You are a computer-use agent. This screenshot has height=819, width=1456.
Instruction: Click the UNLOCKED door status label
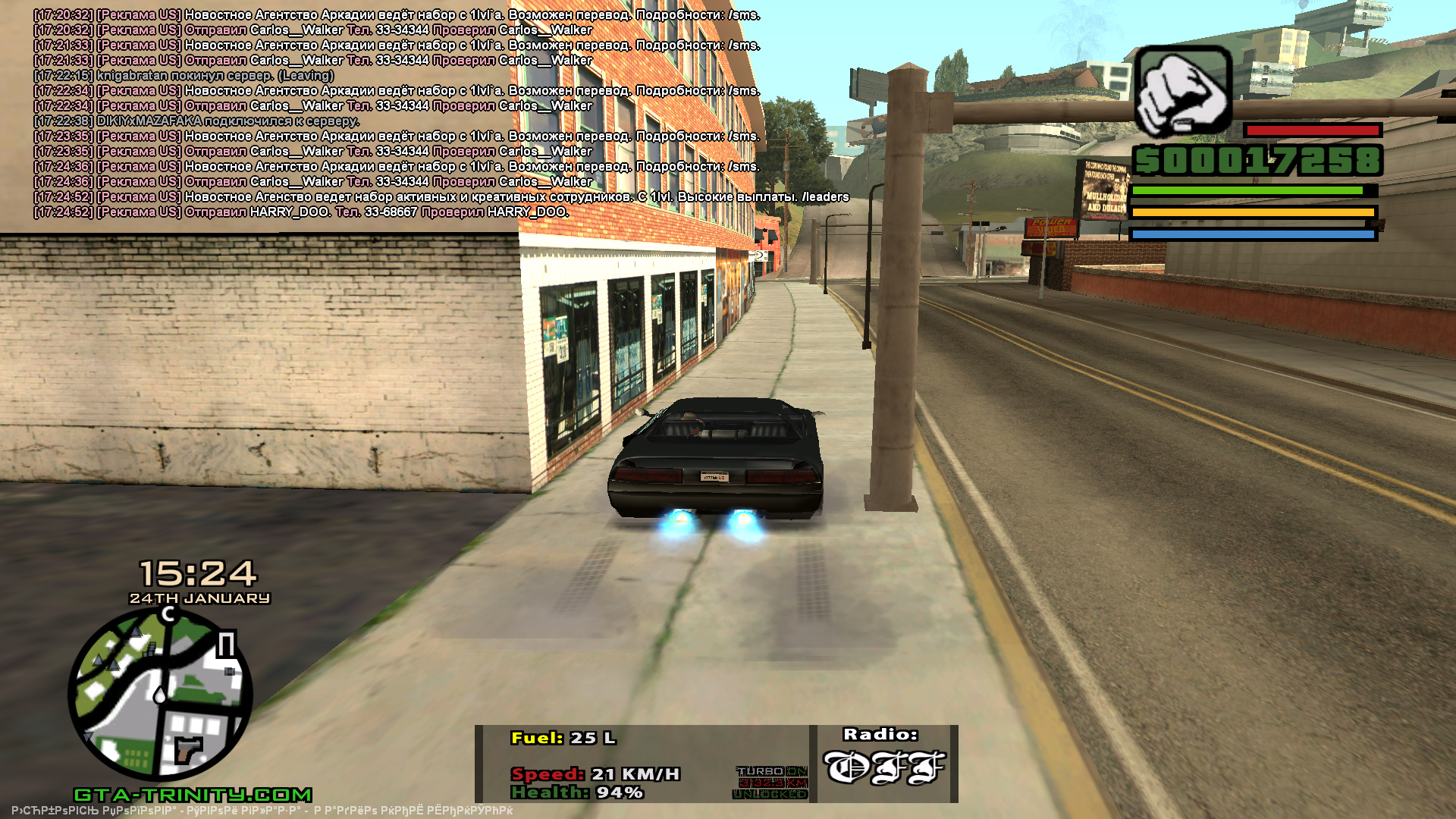(770, 794)
